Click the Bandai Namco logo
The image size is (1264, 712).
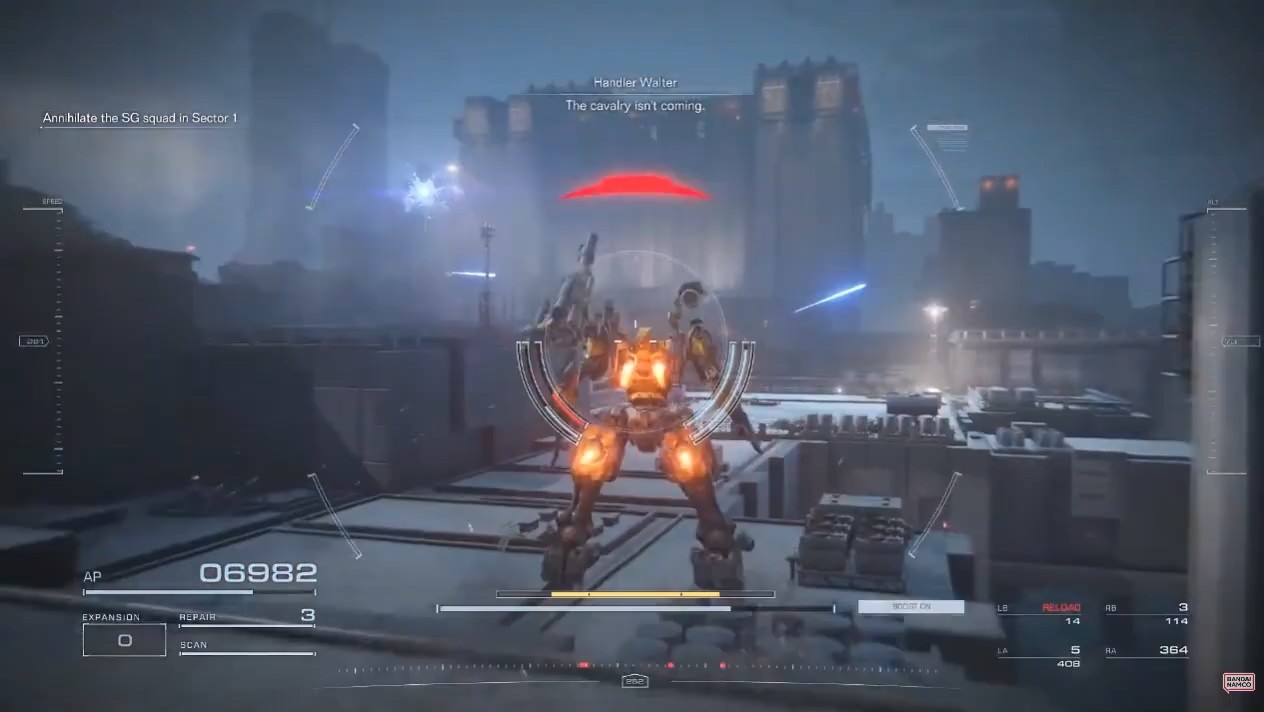[1238, 682]
